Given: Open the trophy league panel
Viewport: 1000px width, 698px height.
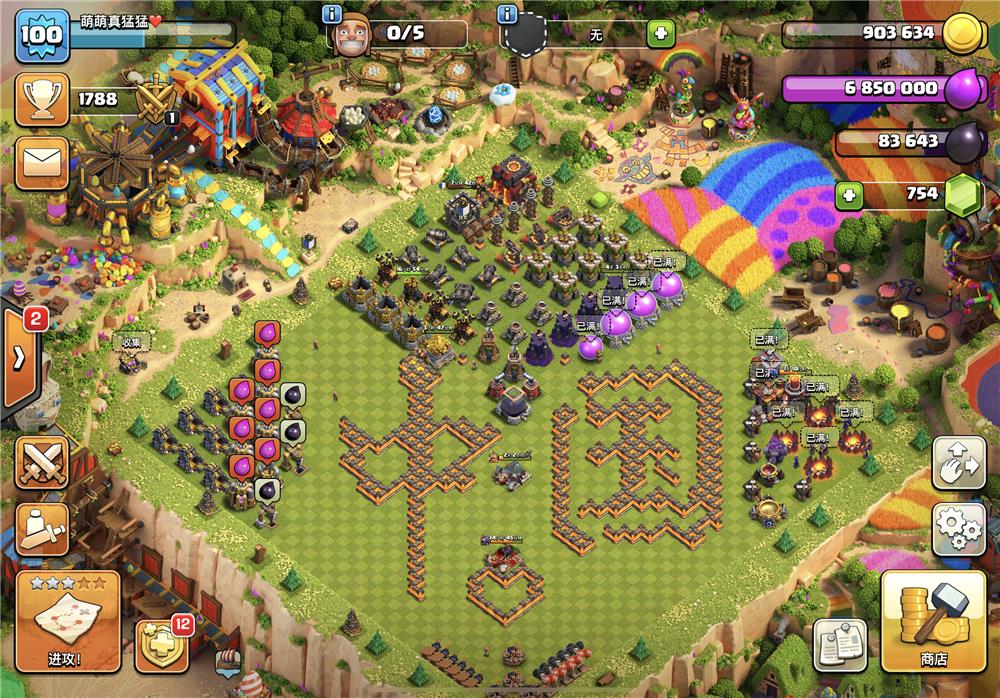Looking at the screenshot, I should point(41,100).
